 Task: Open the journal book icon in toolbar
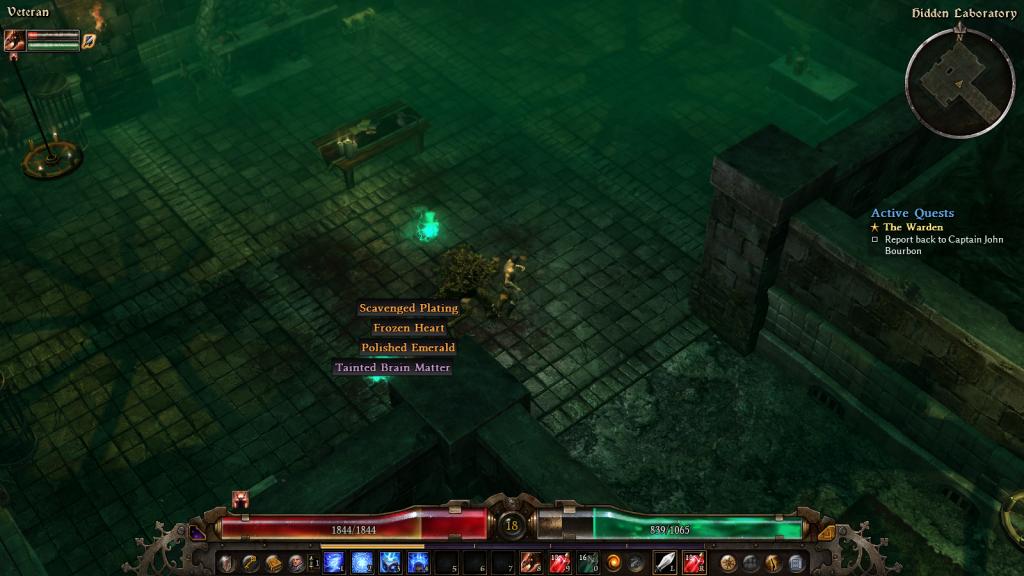pos(273,562)
